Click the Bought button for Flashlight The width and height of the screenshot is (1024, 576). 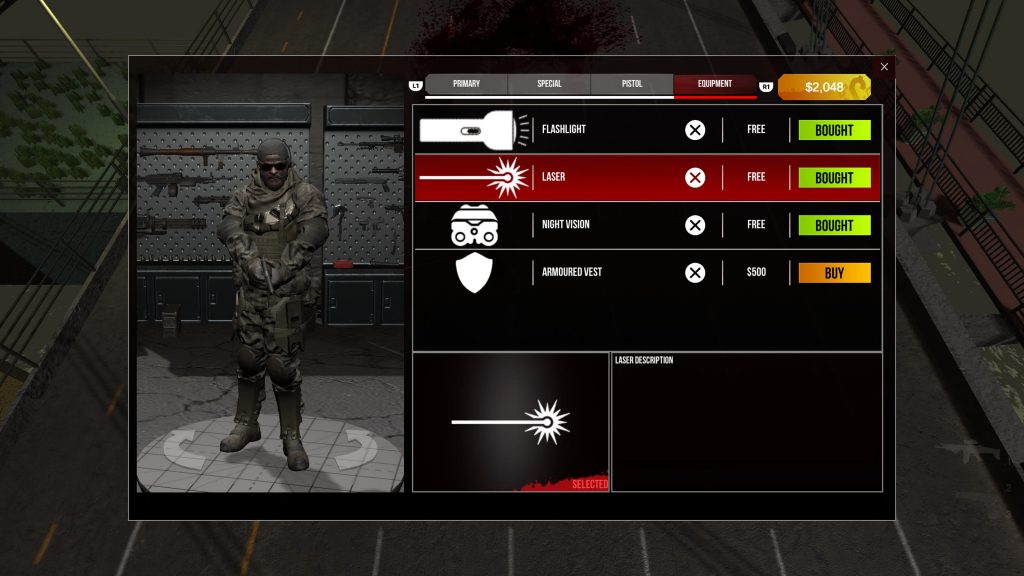click(x=834, y=130)
